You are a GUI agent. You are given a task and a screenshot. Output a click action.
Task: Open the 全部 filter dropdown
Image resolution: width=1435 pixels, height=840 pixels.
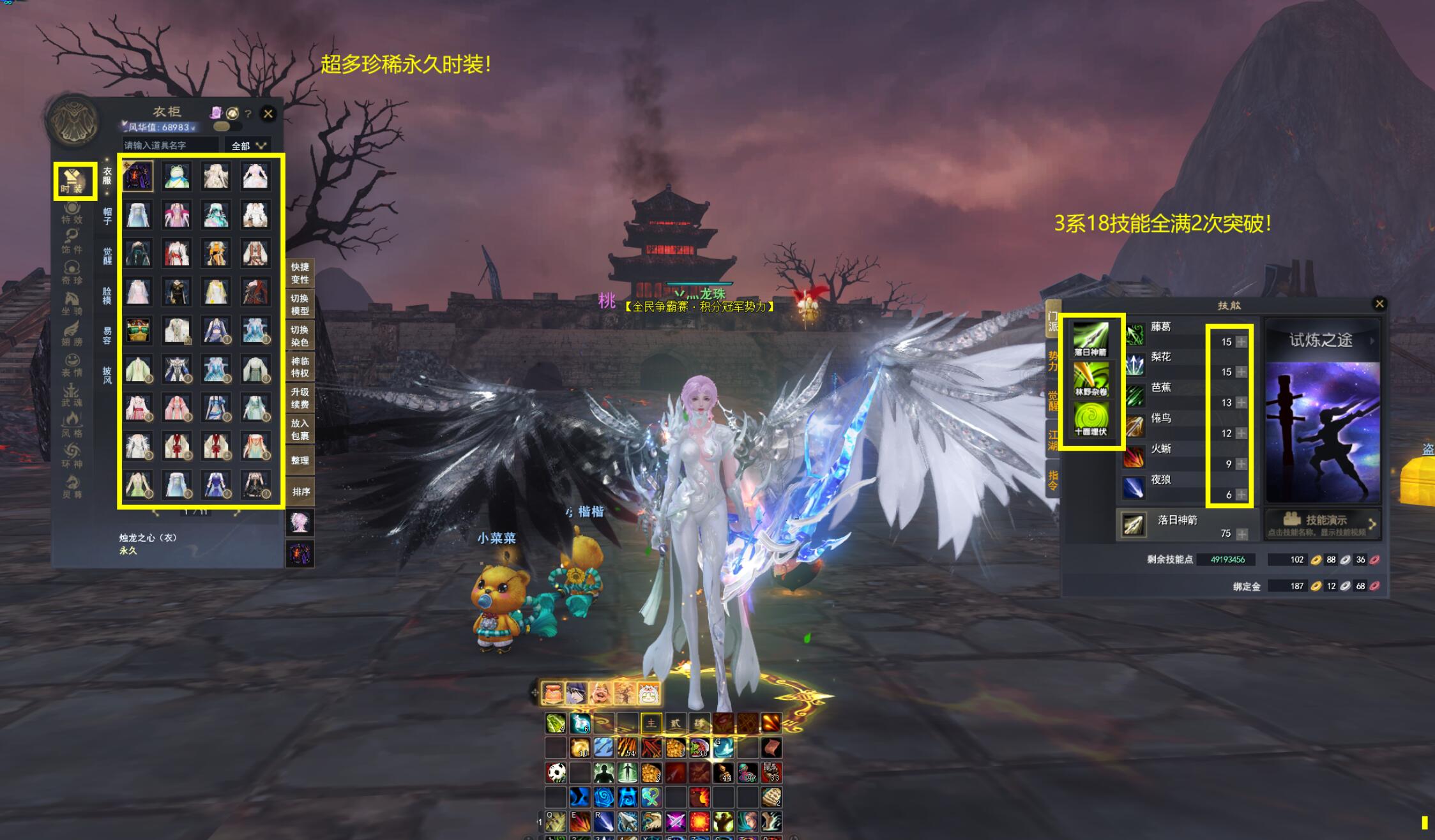point(248,146)
